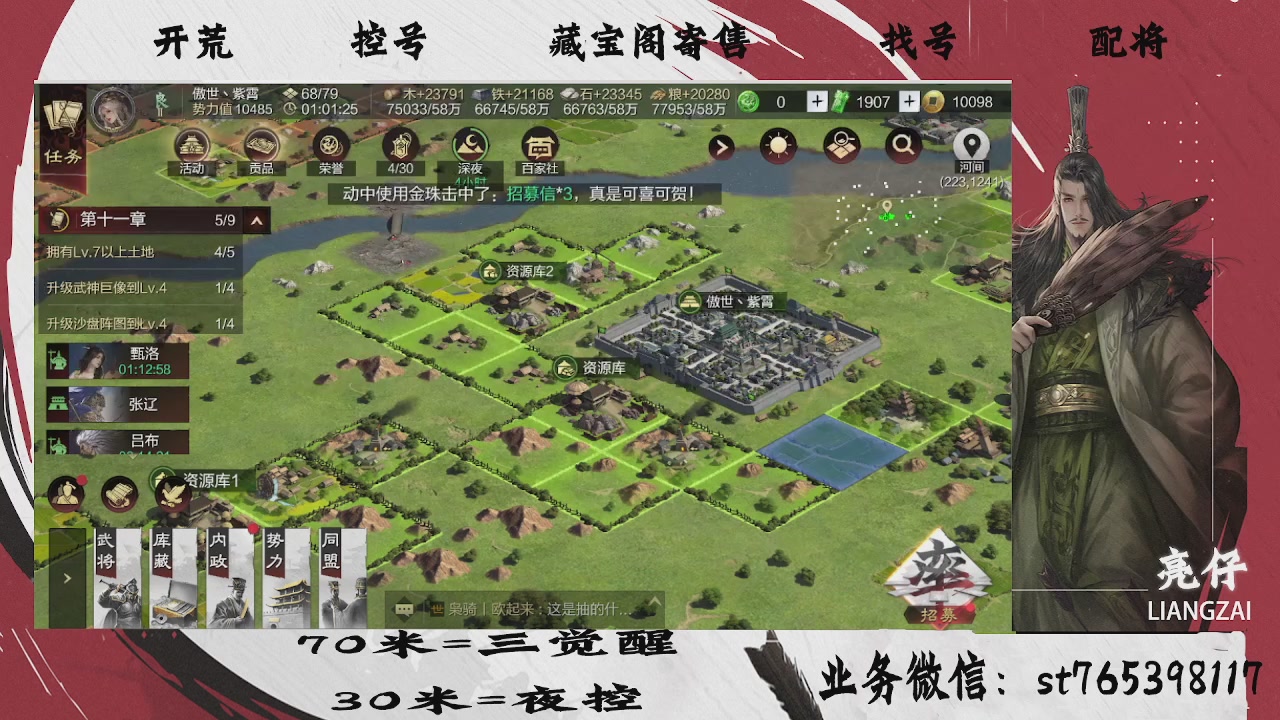Open the 武将 generals panel
This screenshot has height=720, width=1280.
point(119,575)
